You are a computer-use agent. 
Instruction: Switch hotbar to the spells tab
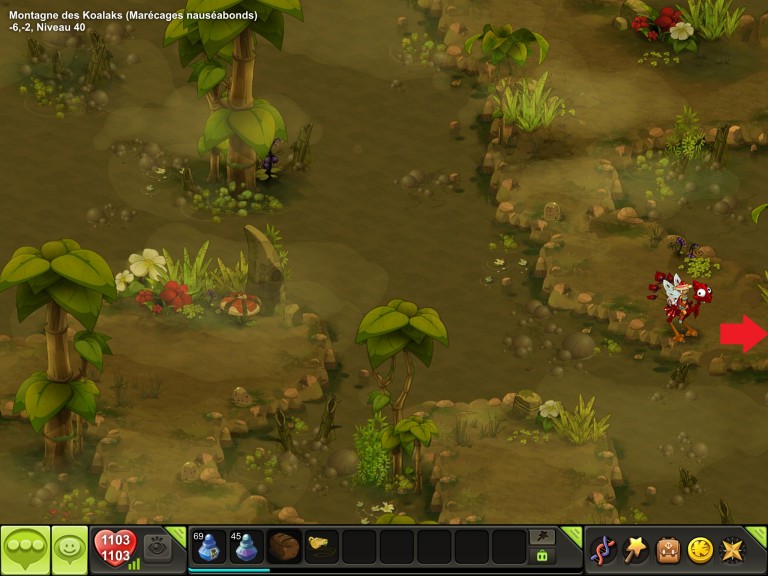(543, 537)
